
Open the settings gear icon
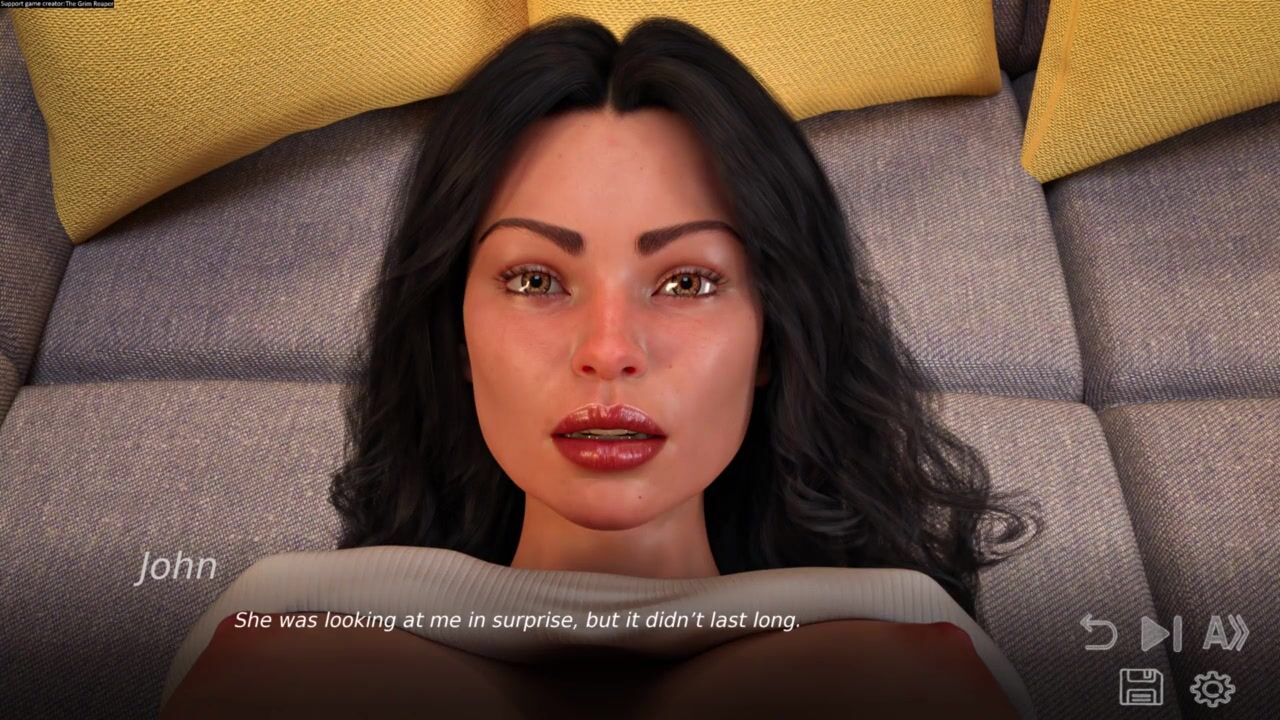pyautogui.click(x=1212, y=688)
